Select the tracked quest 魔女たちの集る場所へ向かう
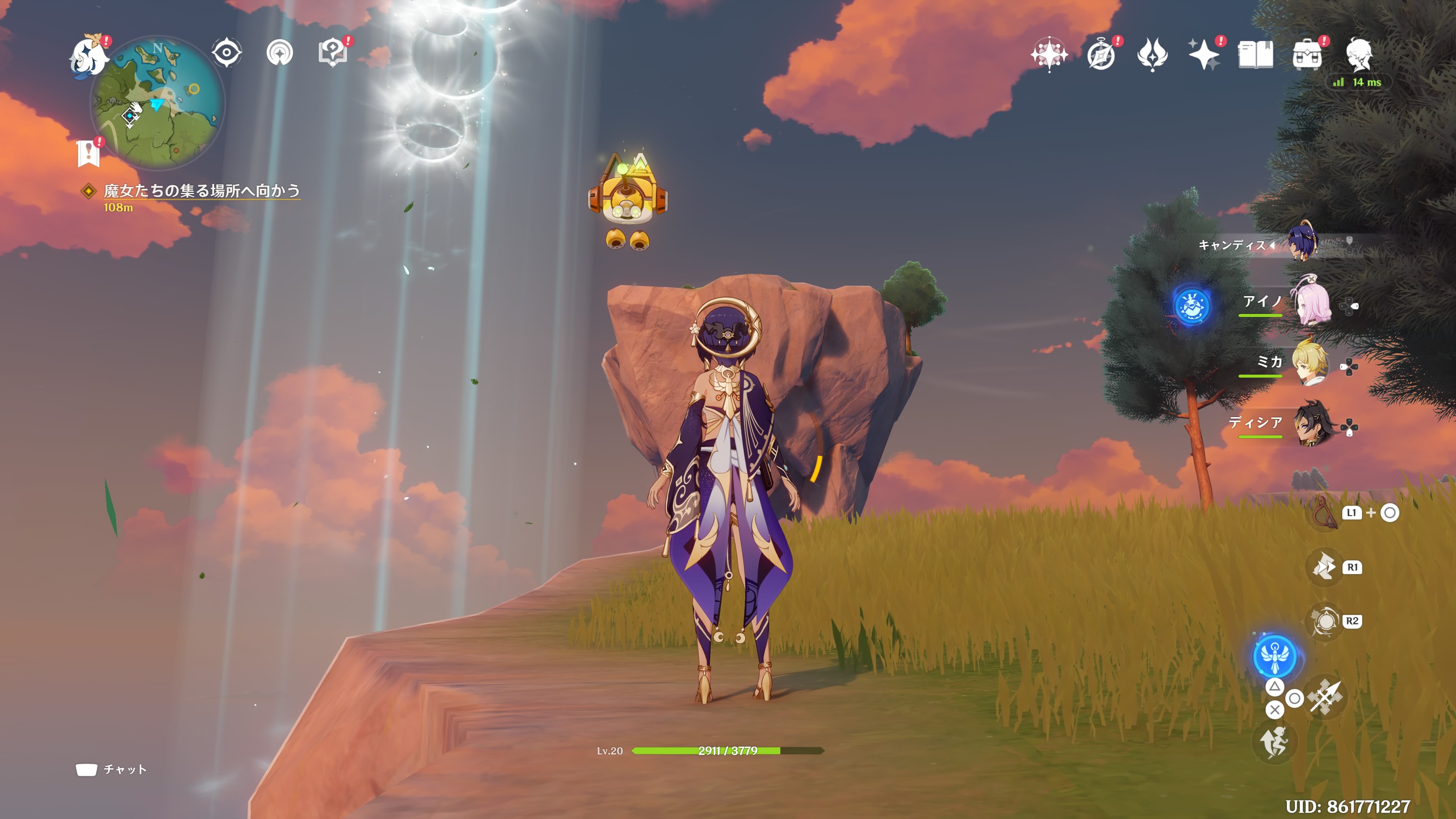 point(201,191)
